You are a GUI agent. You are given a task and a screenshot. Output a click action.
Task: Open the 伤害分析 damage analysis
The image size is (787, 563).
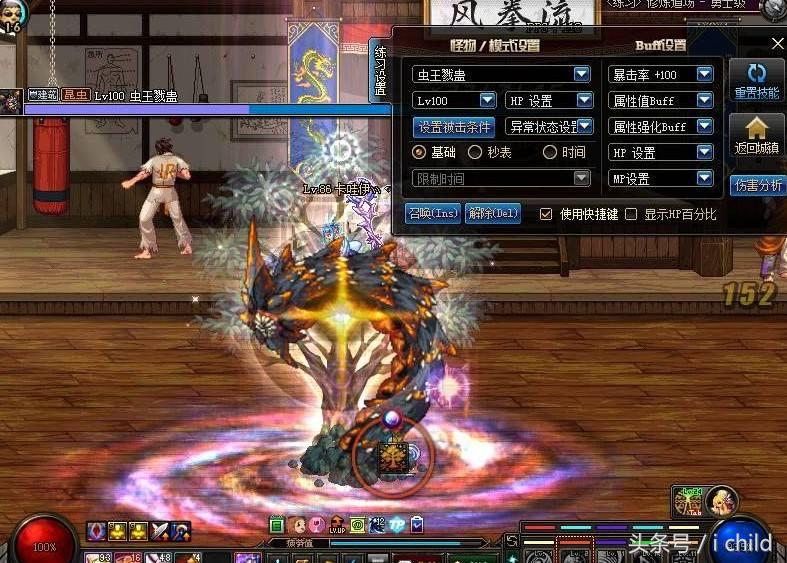coord(758,185)
